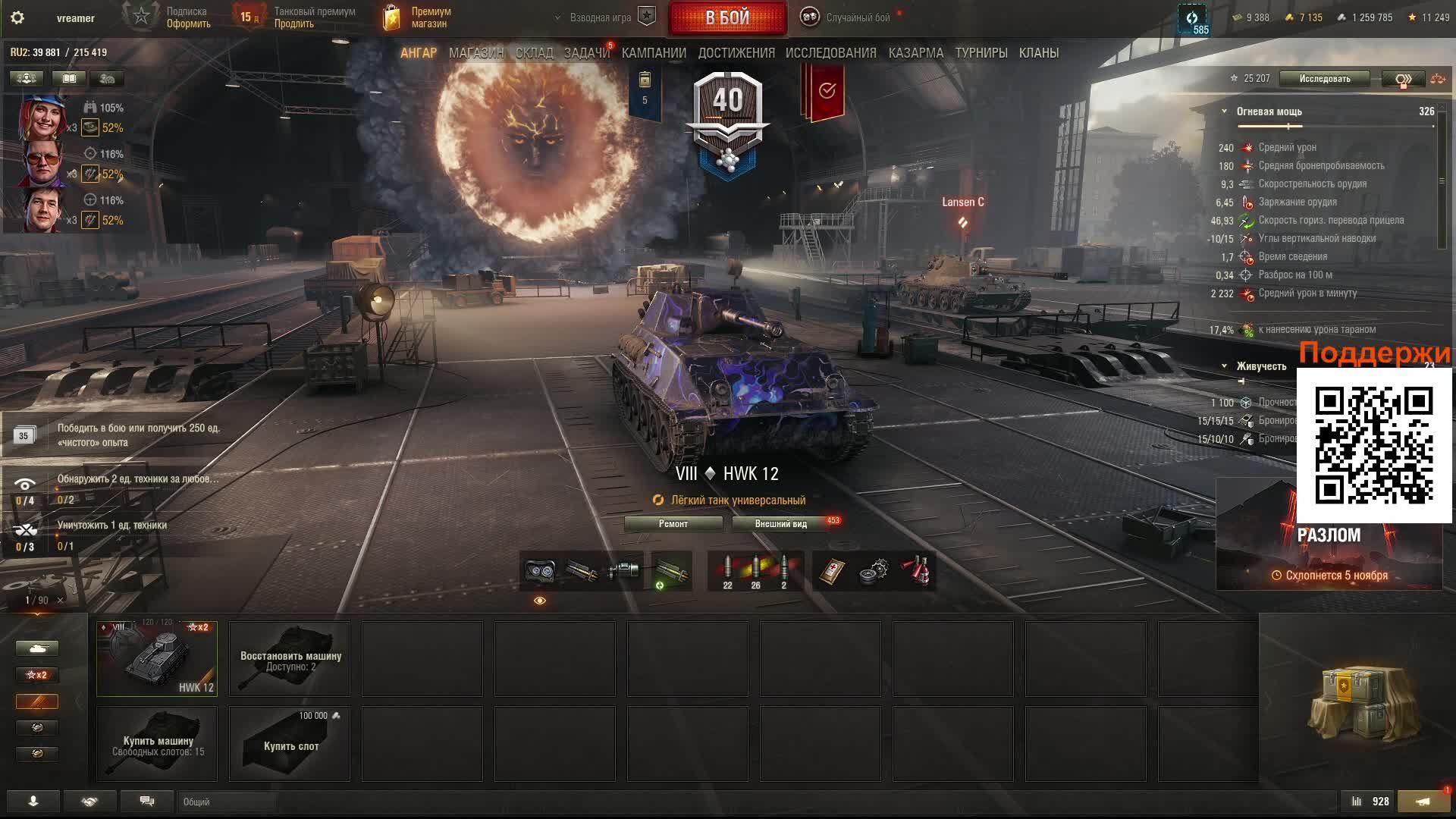Select the HWK 12 tank in carousel
The image size is (1456, 819).
pyautogui.click(x=157, y=658)
